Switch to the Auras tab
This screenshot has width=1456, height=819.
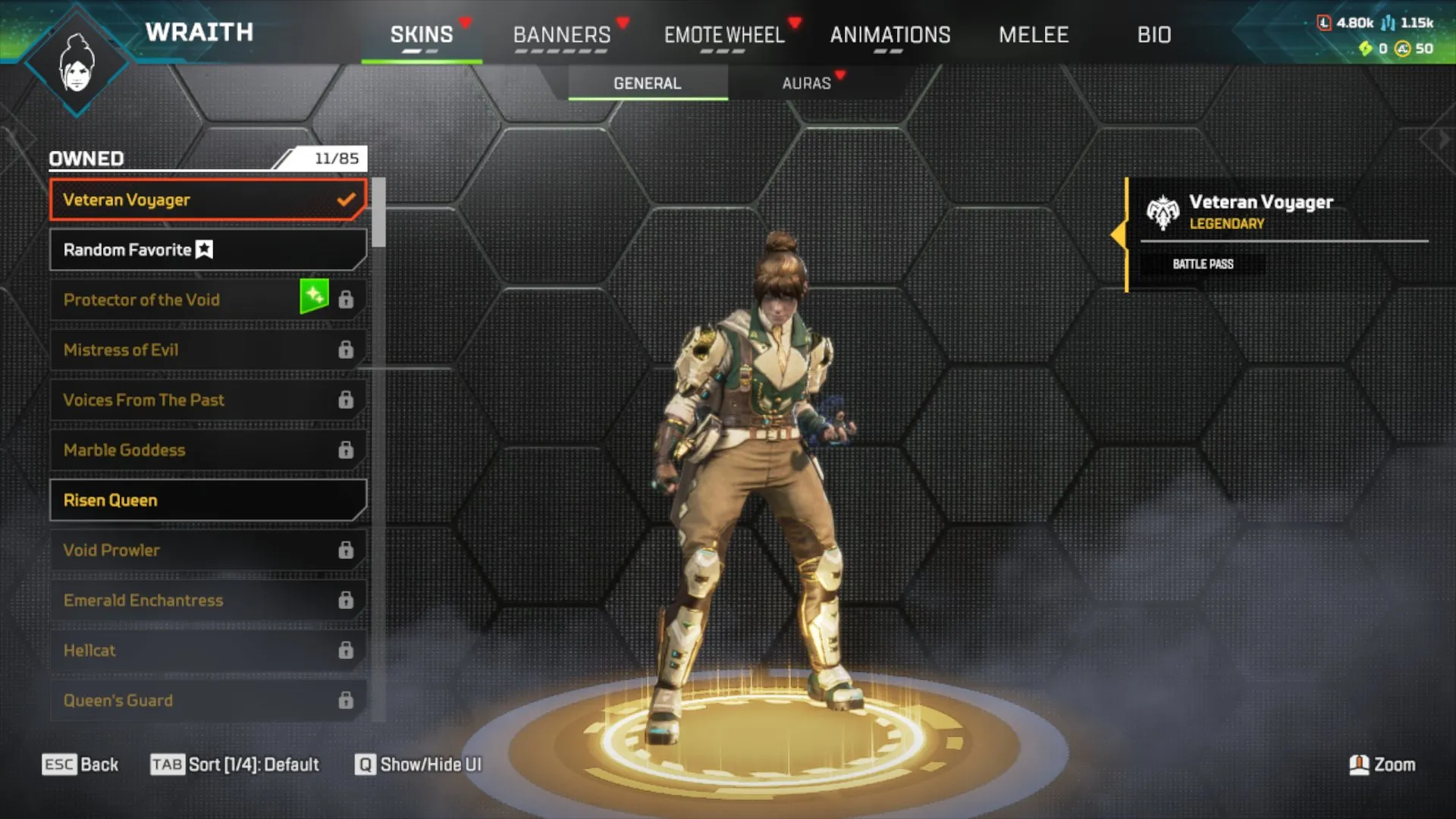pyautogui.click(x=807, y=83)
